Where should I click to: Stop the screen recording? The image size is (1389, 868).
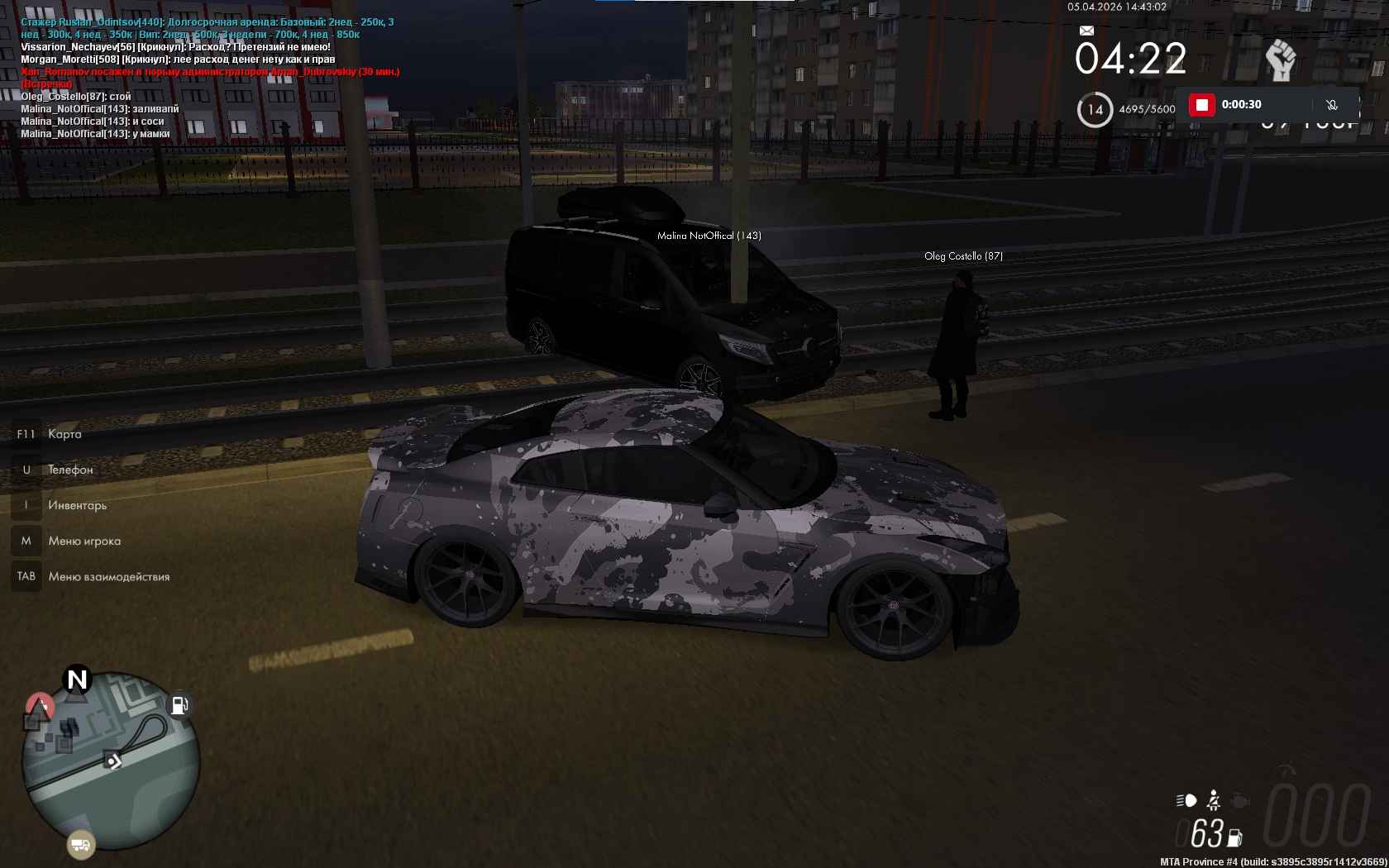click(1201, 105)
